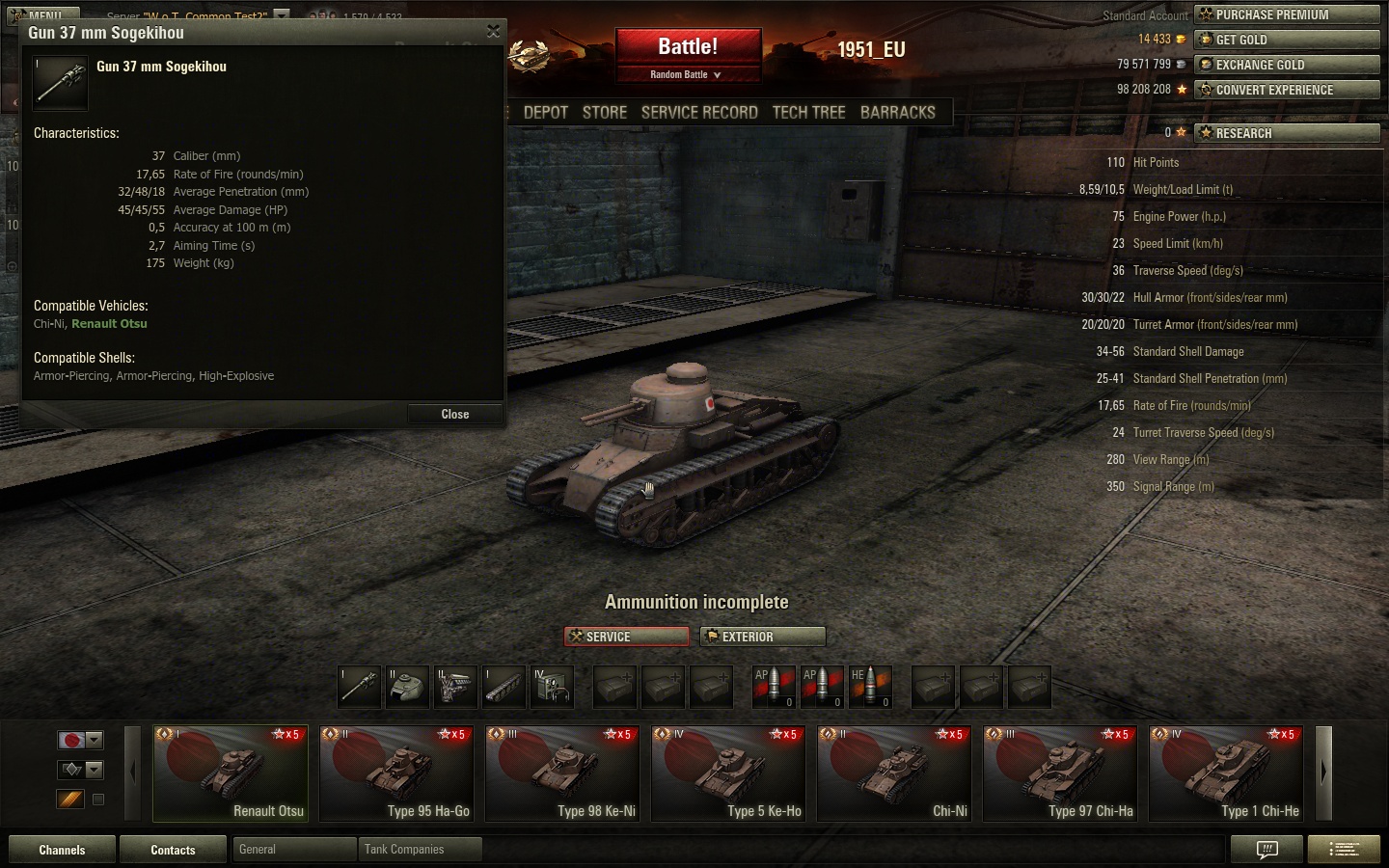Dismiss gun info via the X icon
The image size is (1389, 868).
tap(493, 32)
